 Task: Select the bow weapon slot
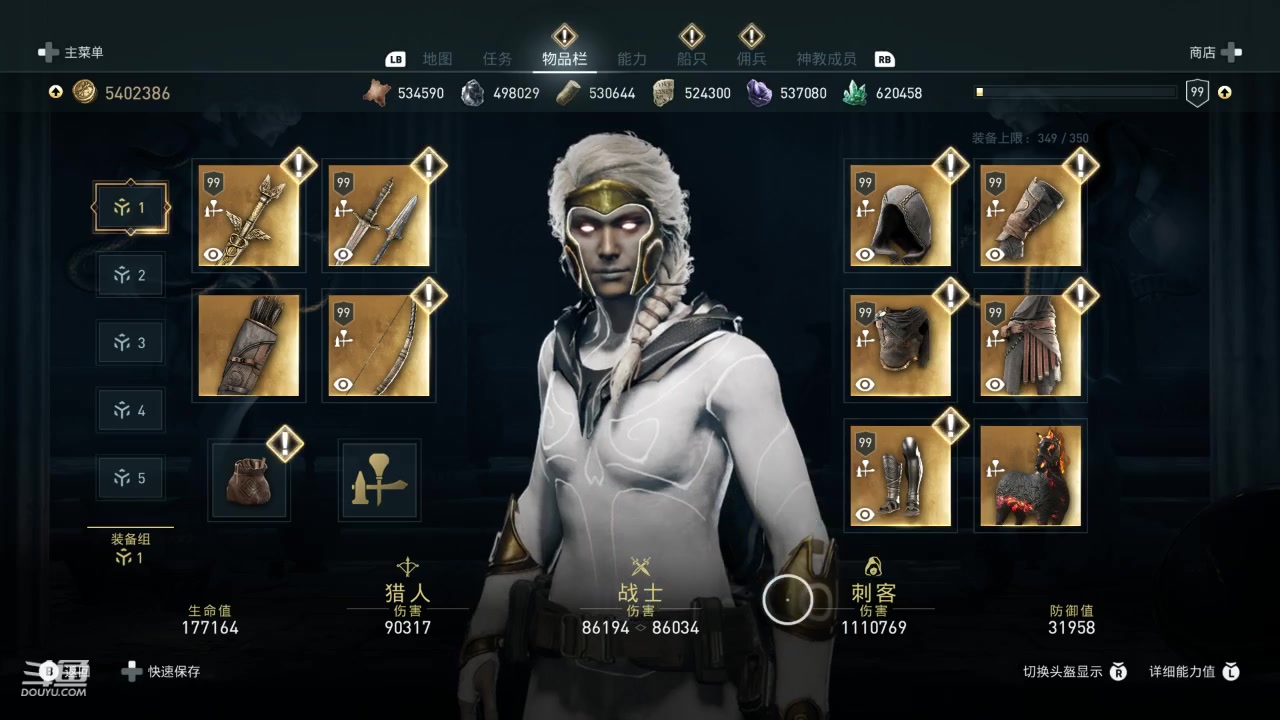coord(379,345)
